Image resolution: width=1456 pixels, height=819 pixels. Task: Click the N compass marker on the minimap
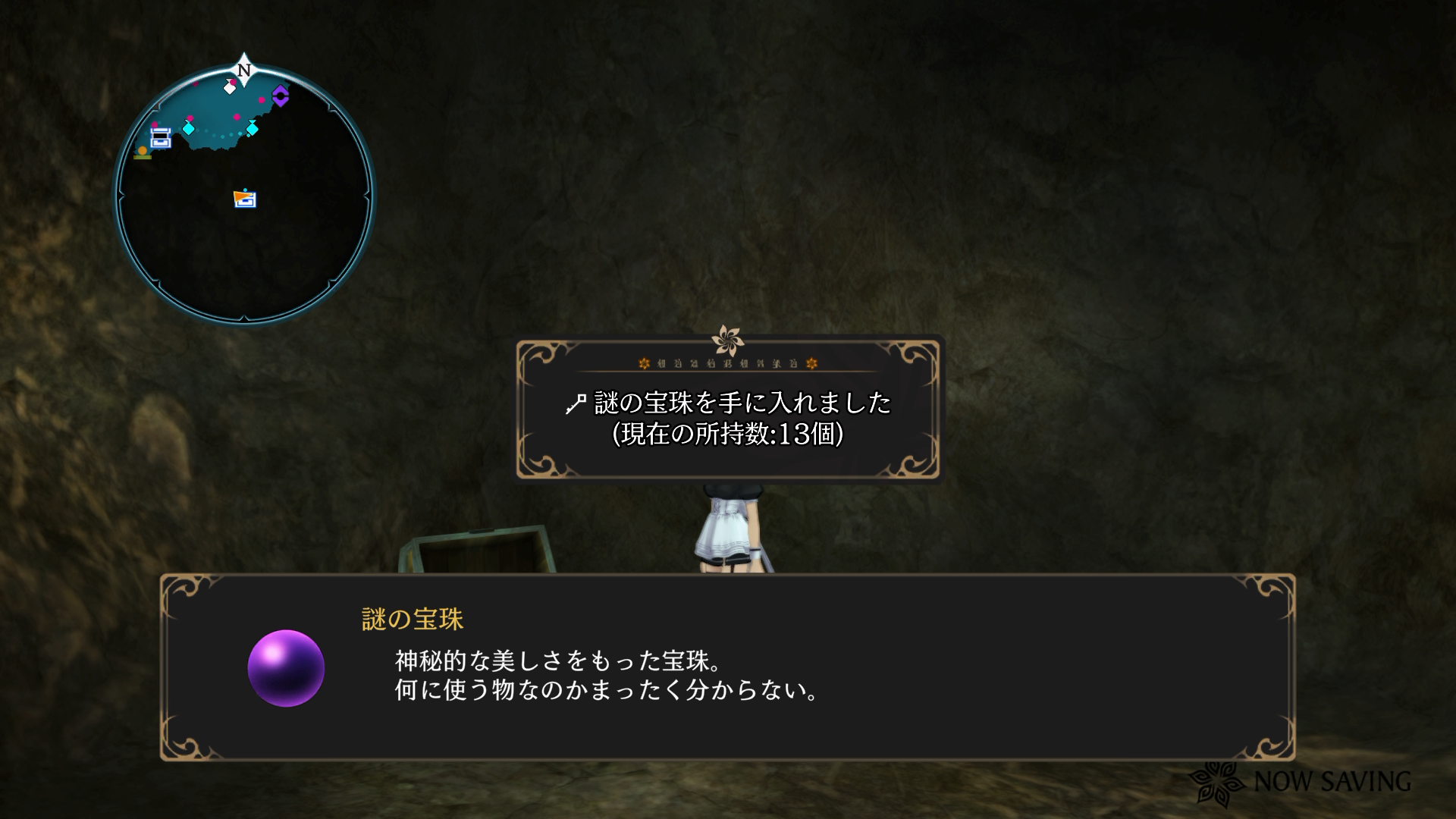tap(243, 69)
